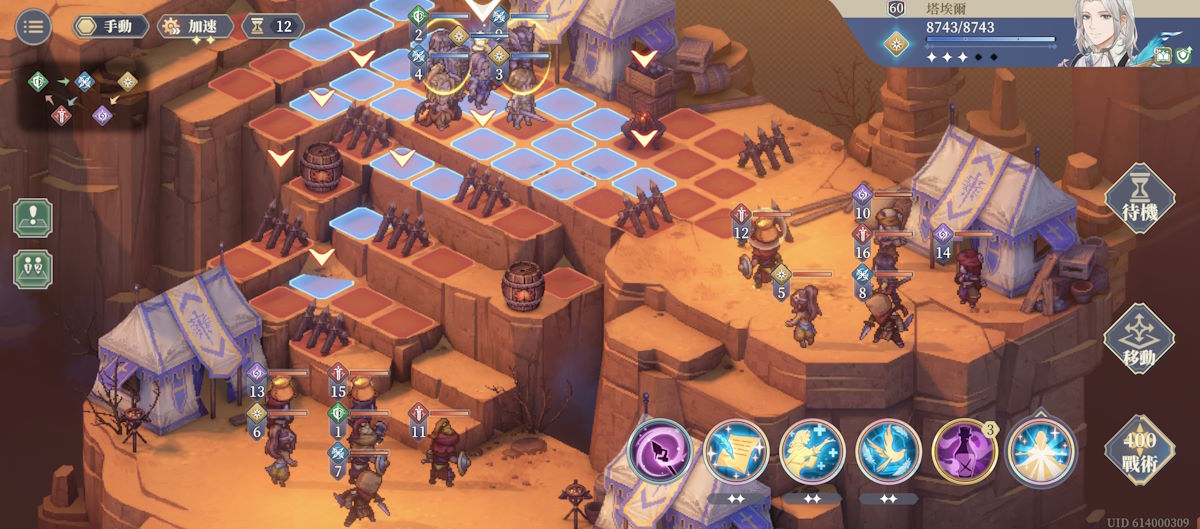The image size is (1200, 529).
Task: Activate the purple staff attack skill
Action: tap(660, 452)
